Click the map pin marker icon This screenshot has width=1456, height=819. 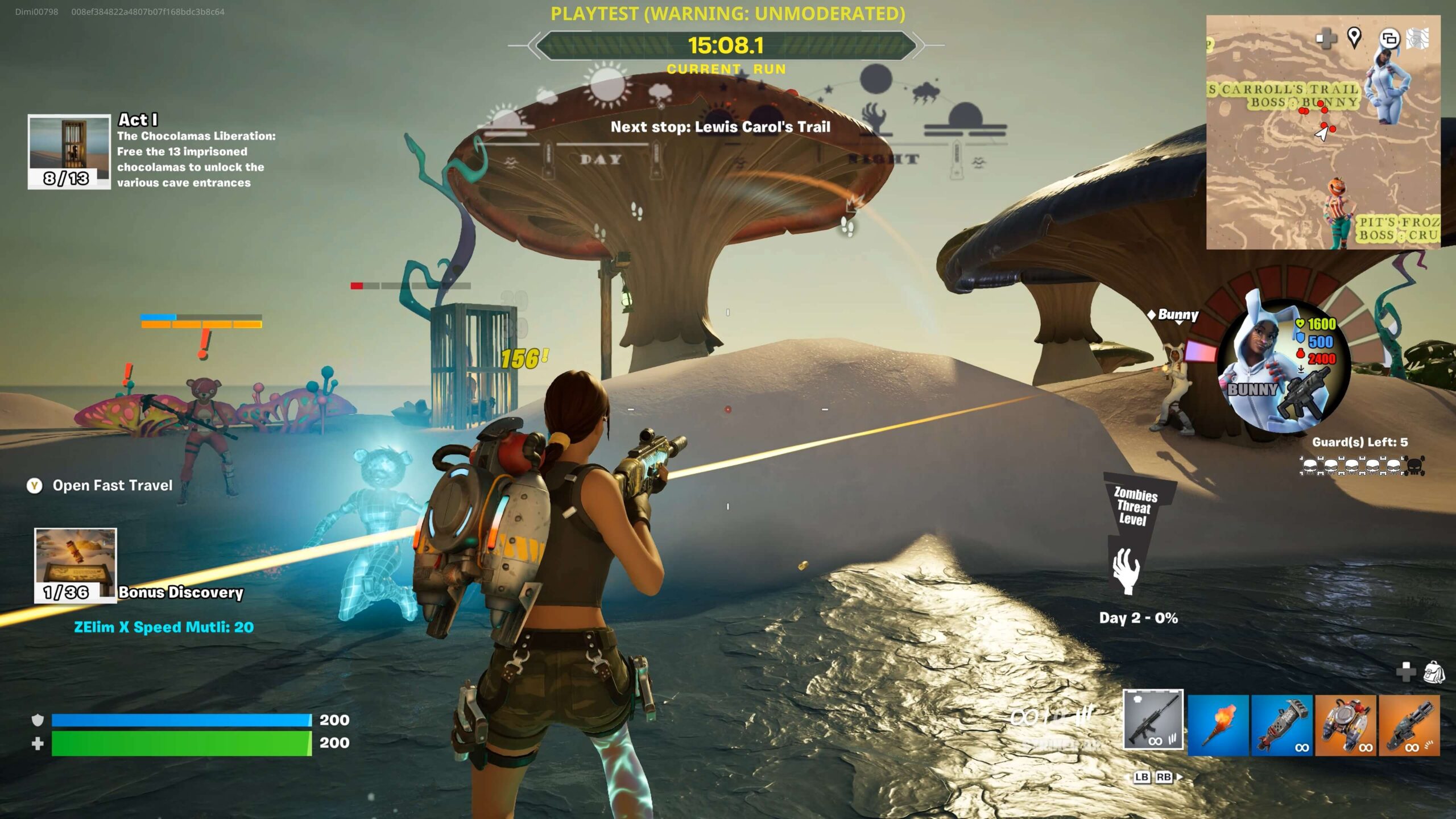(x=1354, y=38)
